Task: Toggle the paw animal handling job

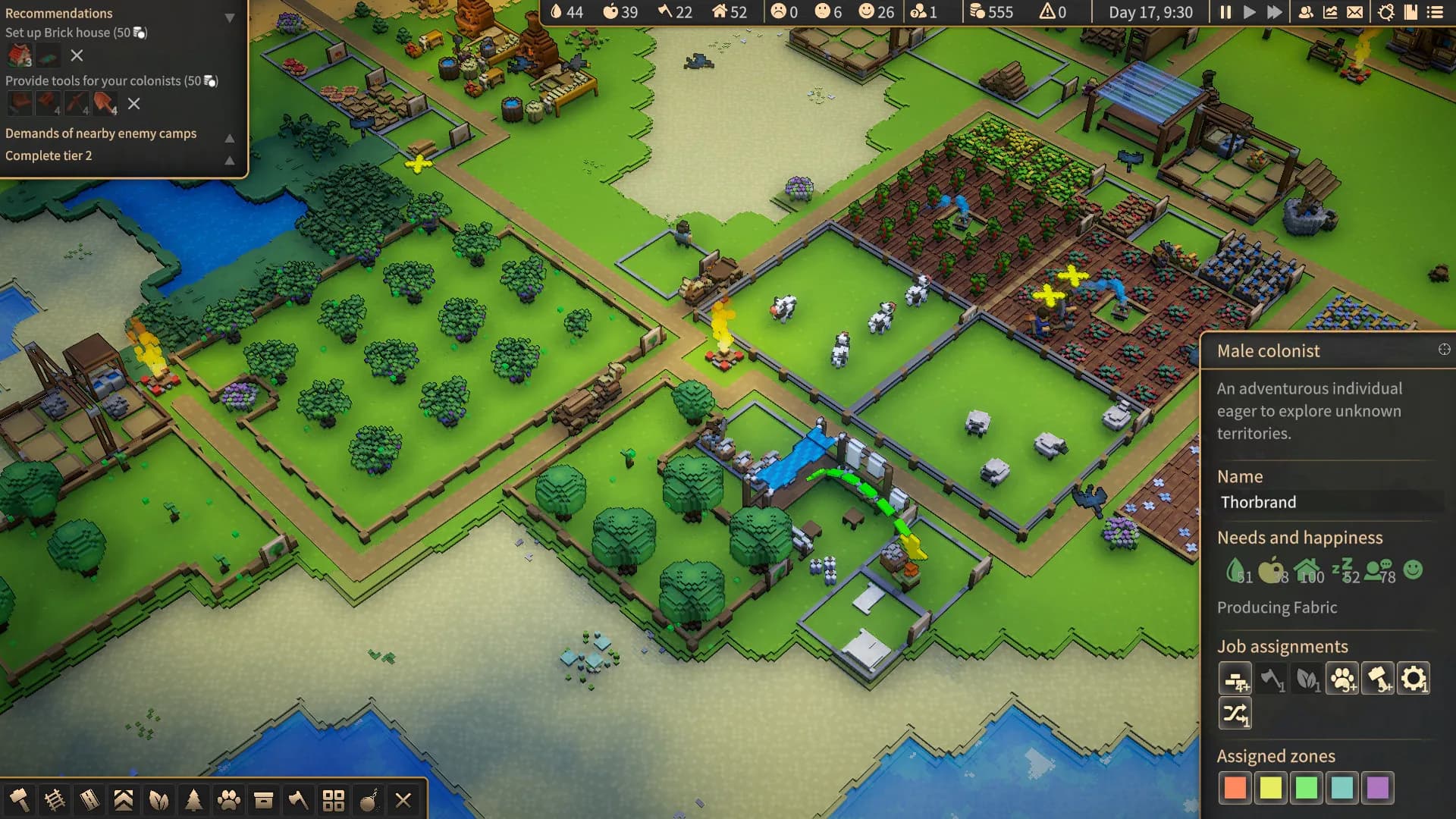Action: pyautogui.click(x=1342, y=679)
